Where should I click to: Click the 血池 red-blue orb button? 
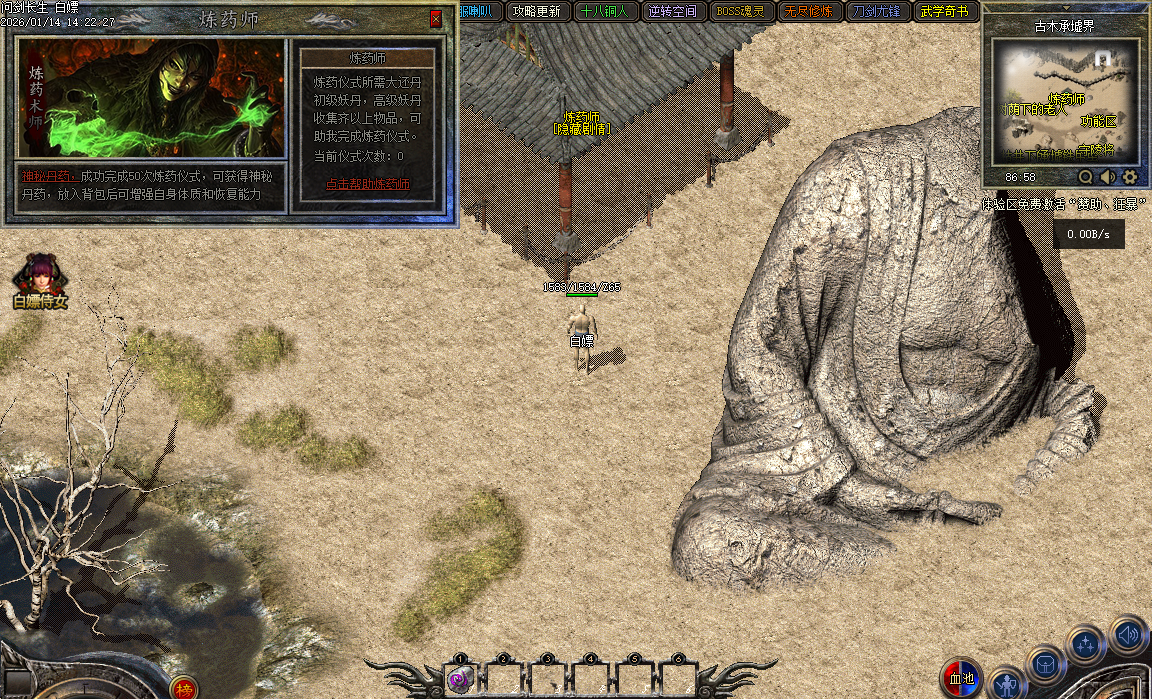click(961, 678)
